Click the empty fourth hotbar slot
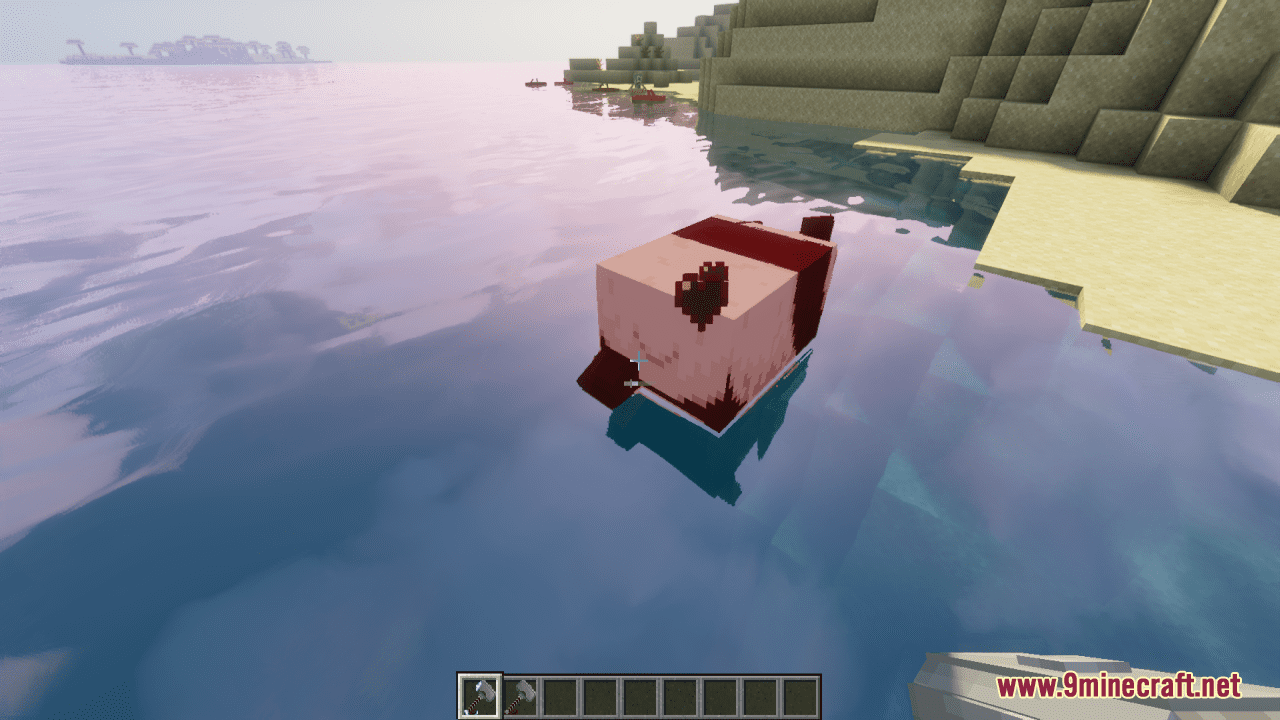Screen dimensions: 1280x720 598,697
